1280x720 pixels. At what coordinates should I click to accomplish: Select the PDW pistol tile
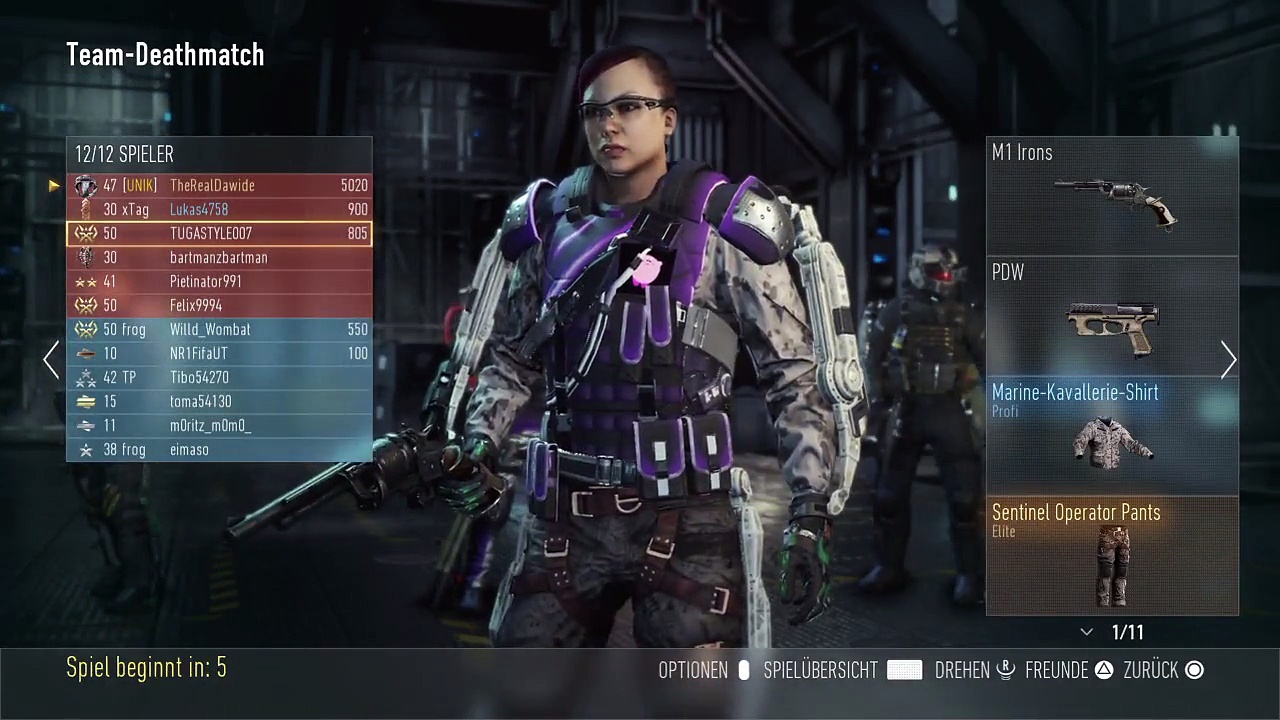point(1112,316)
